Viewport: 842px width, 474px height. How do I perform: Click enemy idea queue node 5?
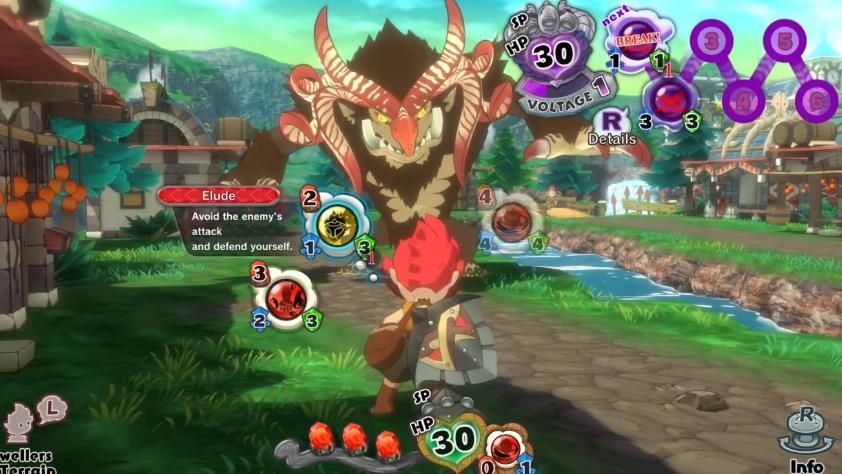click(x=785, y=41)
